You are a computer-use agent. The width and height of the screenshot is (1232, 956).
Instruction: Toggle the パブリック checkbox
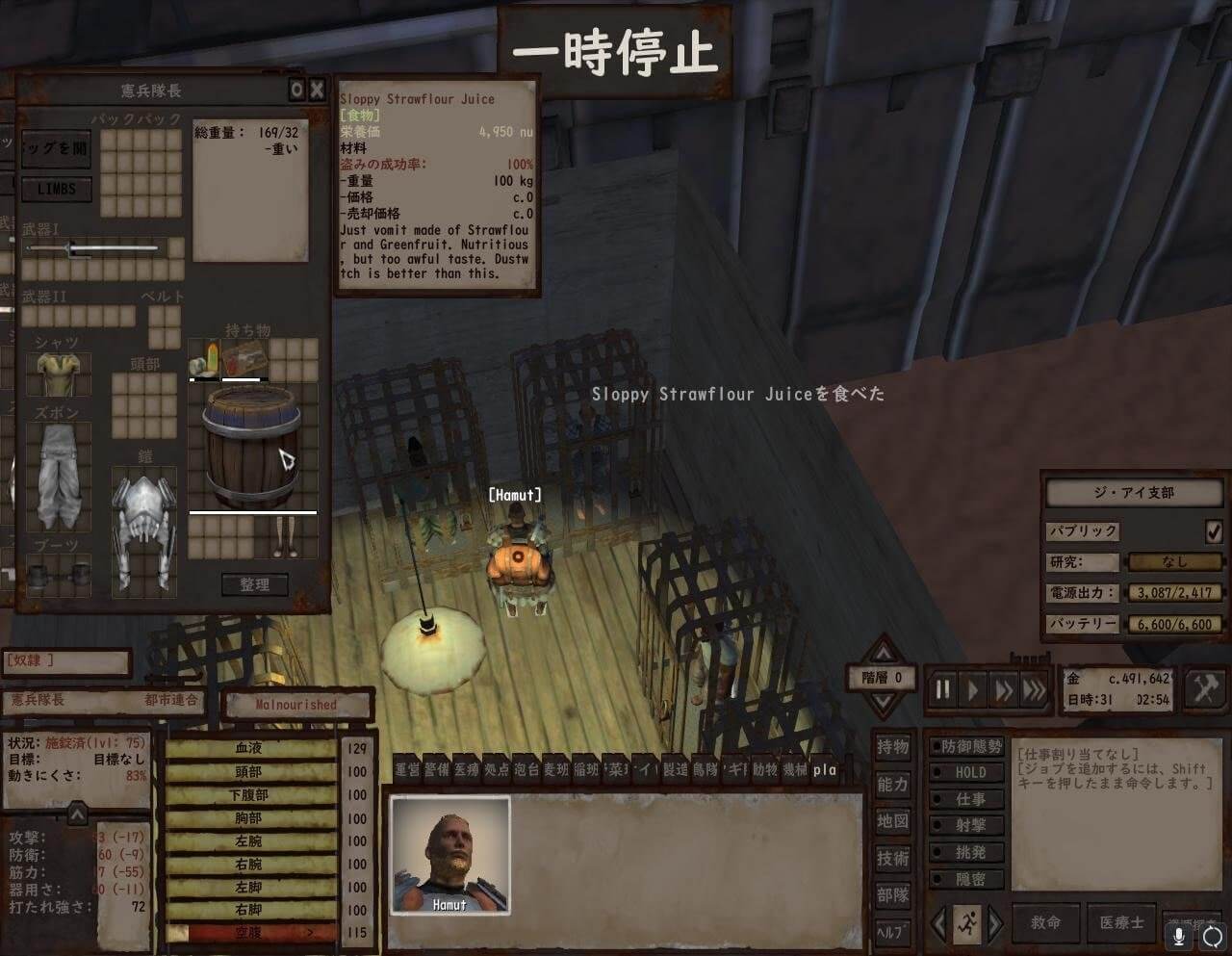pyautogui.click(x=1214, y=531)
